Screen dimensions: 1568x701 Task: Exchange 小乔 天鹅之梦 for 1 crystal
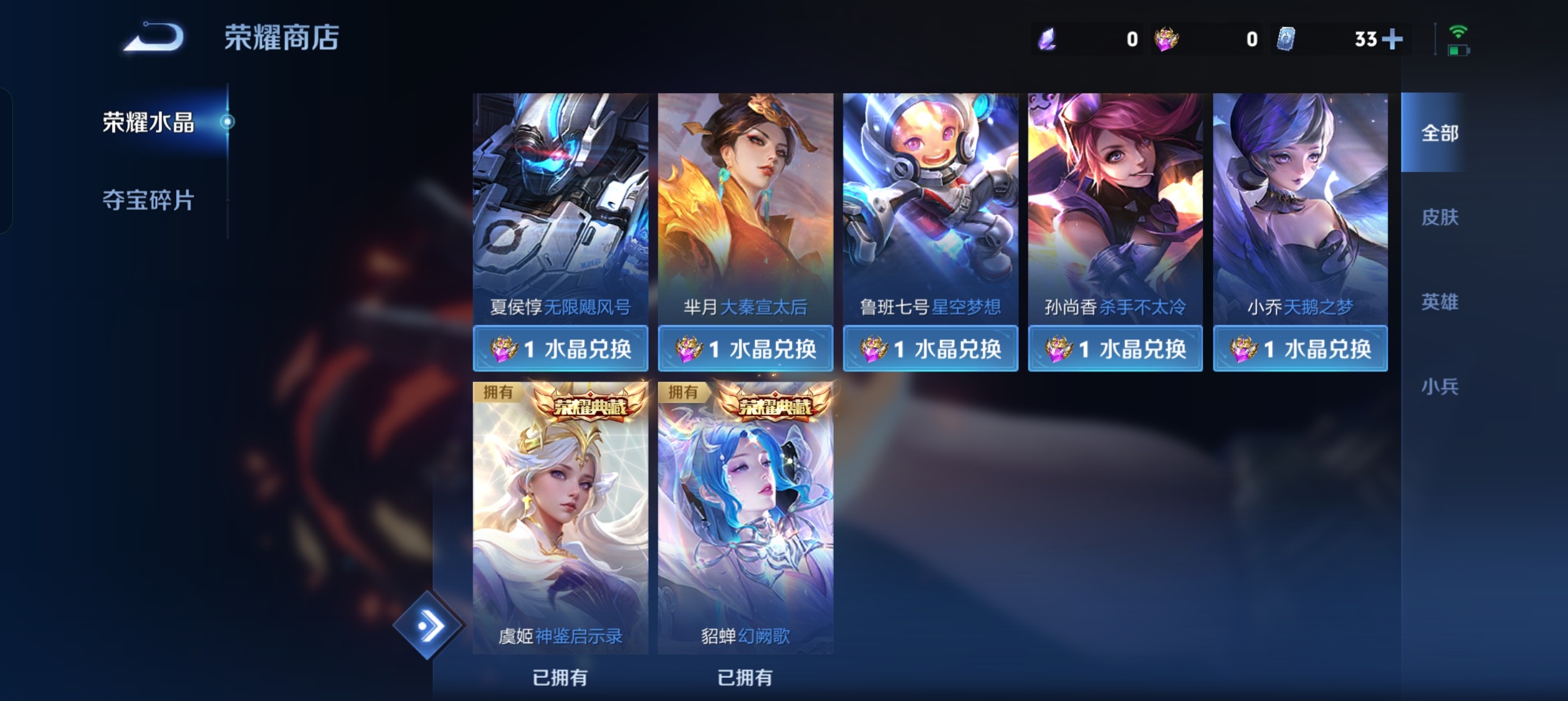click(x=1301, y=348)
